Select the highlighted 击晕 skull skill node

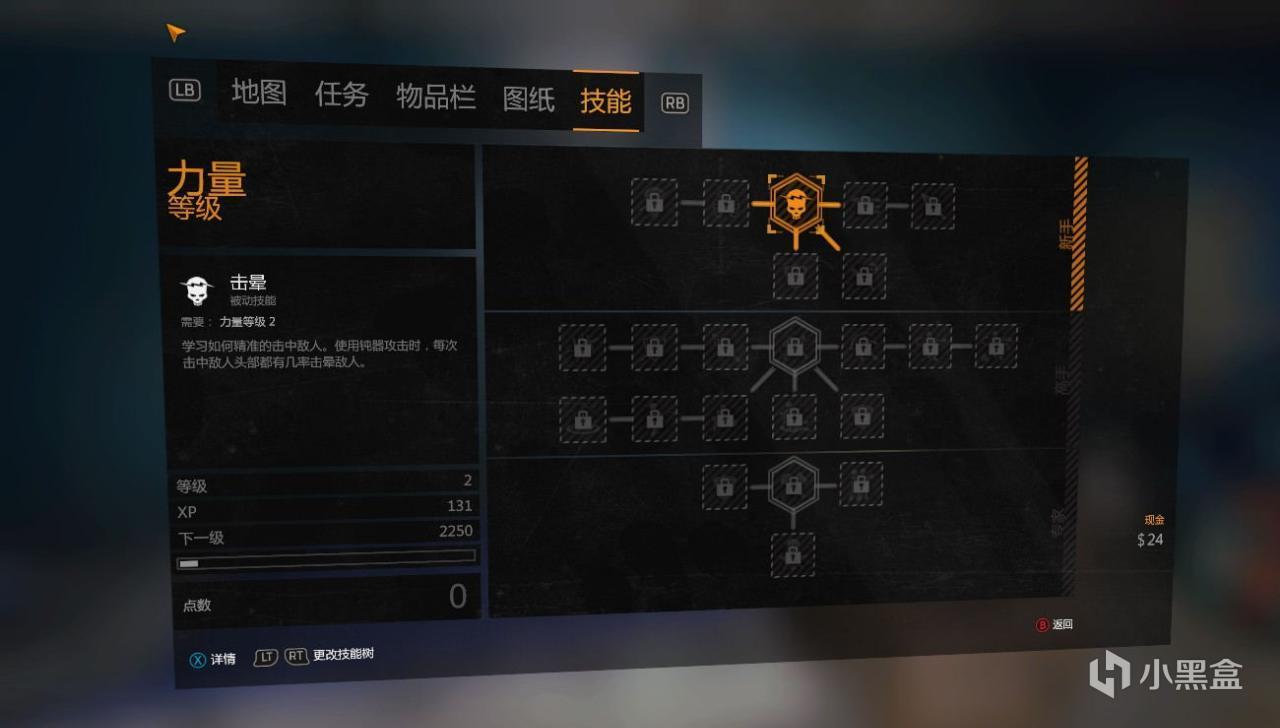coord(795,203)
